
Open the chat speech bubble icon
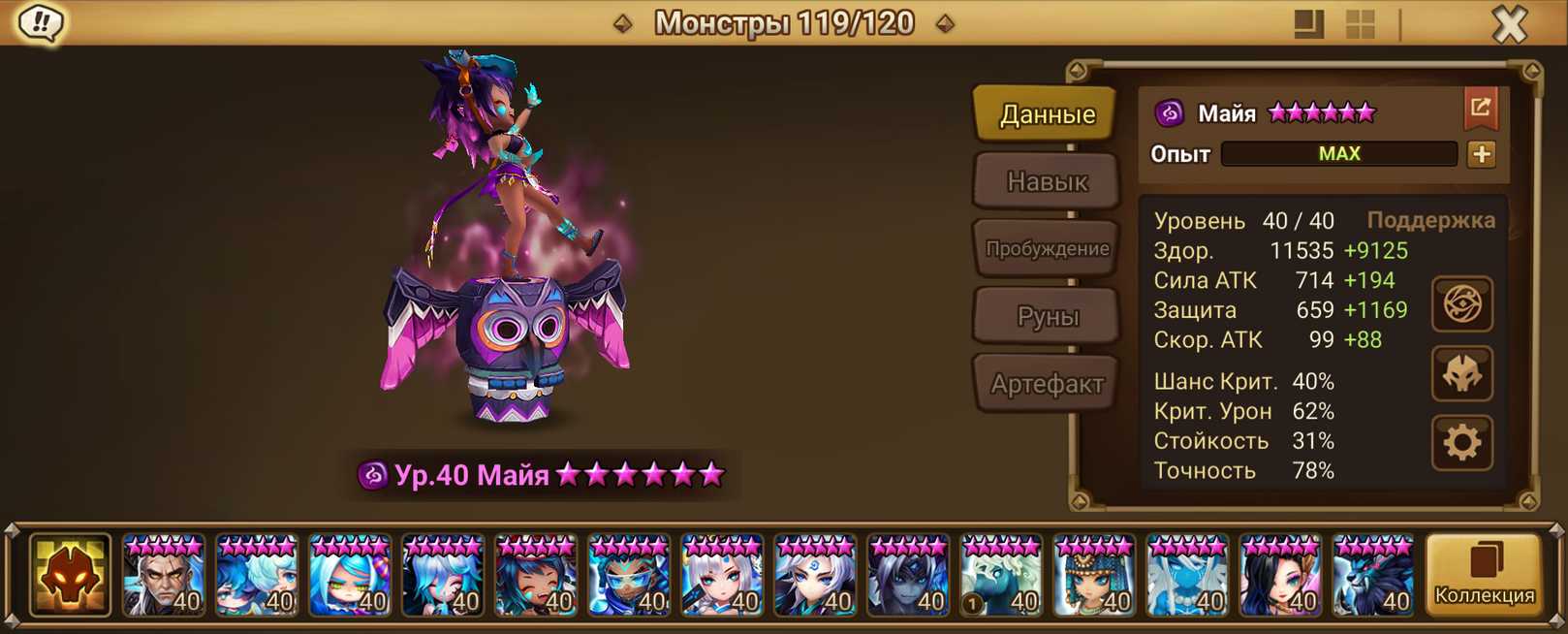pyautogui.click(x=41, y=23)
